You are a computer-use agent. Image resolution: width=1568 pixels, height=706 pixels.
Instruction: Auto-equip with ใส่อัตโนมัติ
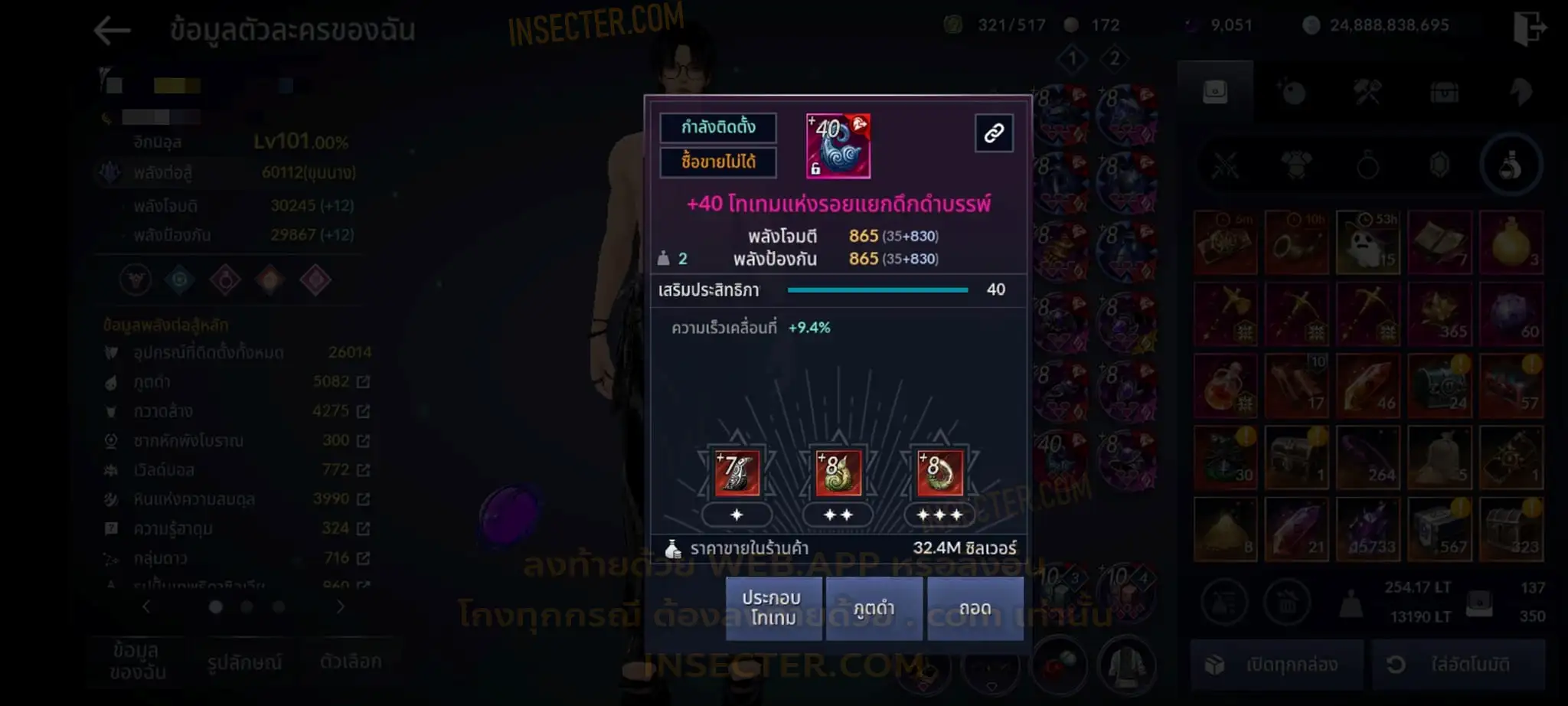[x=1457, y=664]
